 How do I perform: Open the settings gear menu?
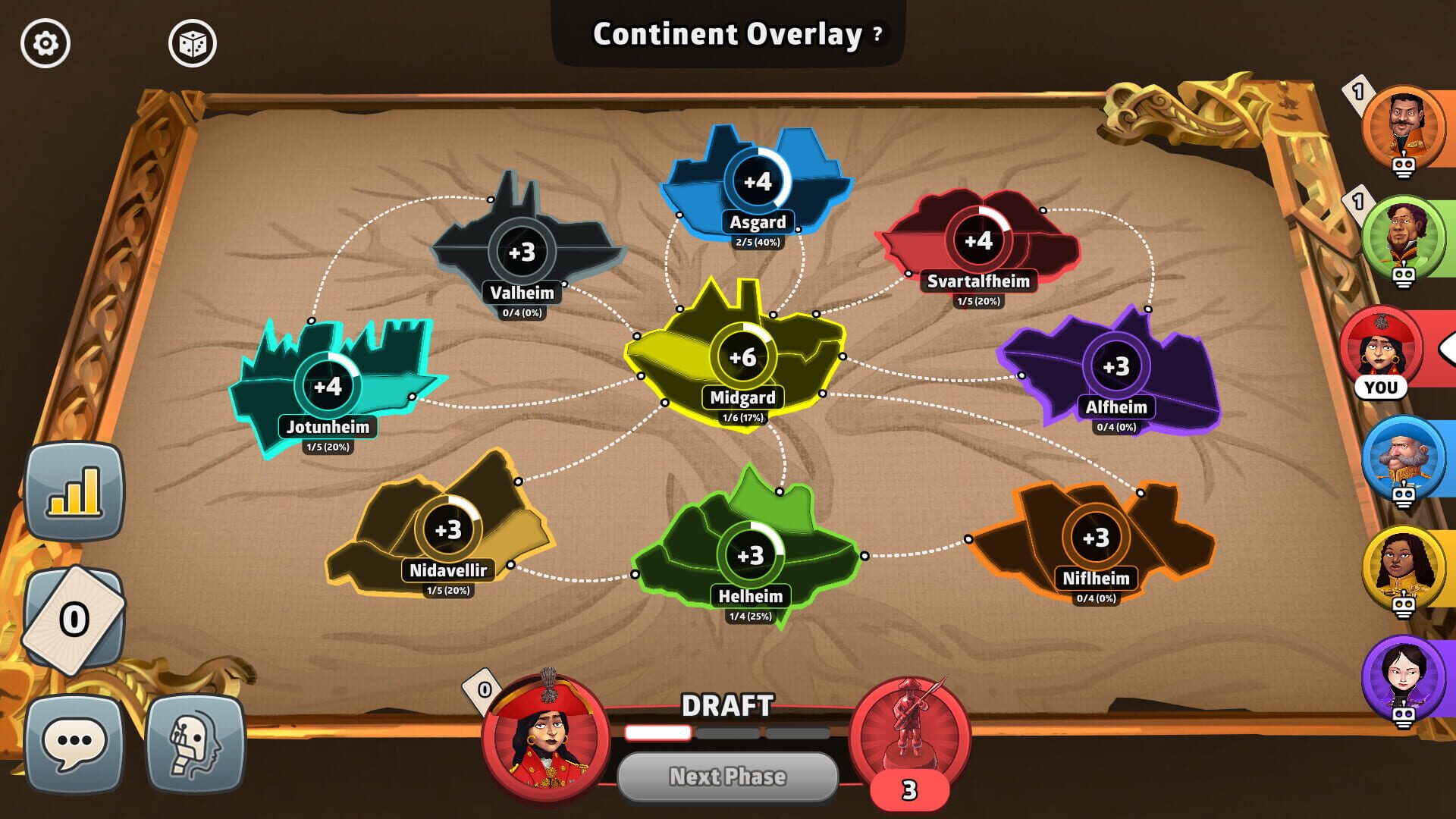tap(45, 43)
